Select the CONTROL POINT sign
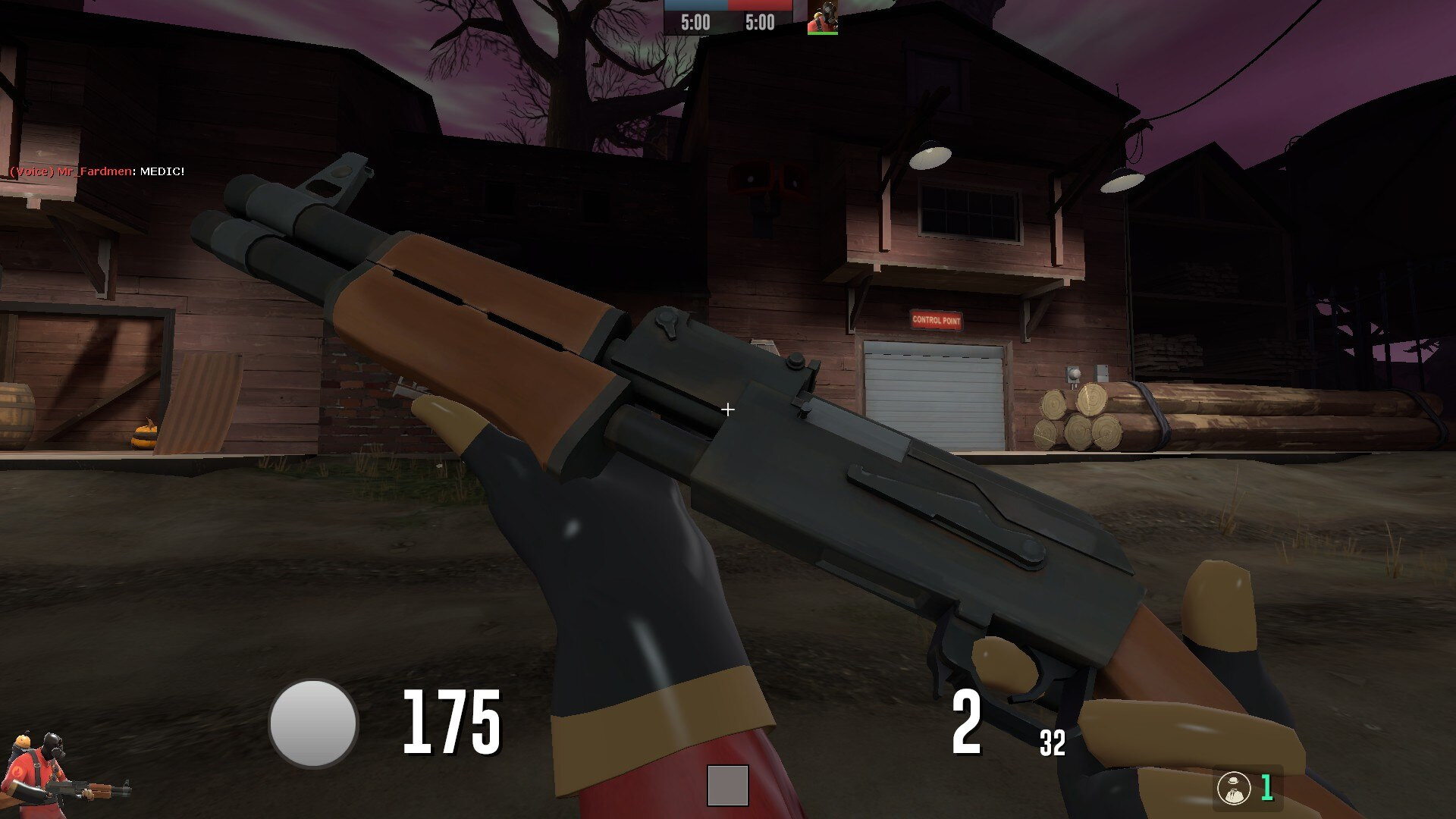Screen dimensions: 1456x819 (938, 322)
